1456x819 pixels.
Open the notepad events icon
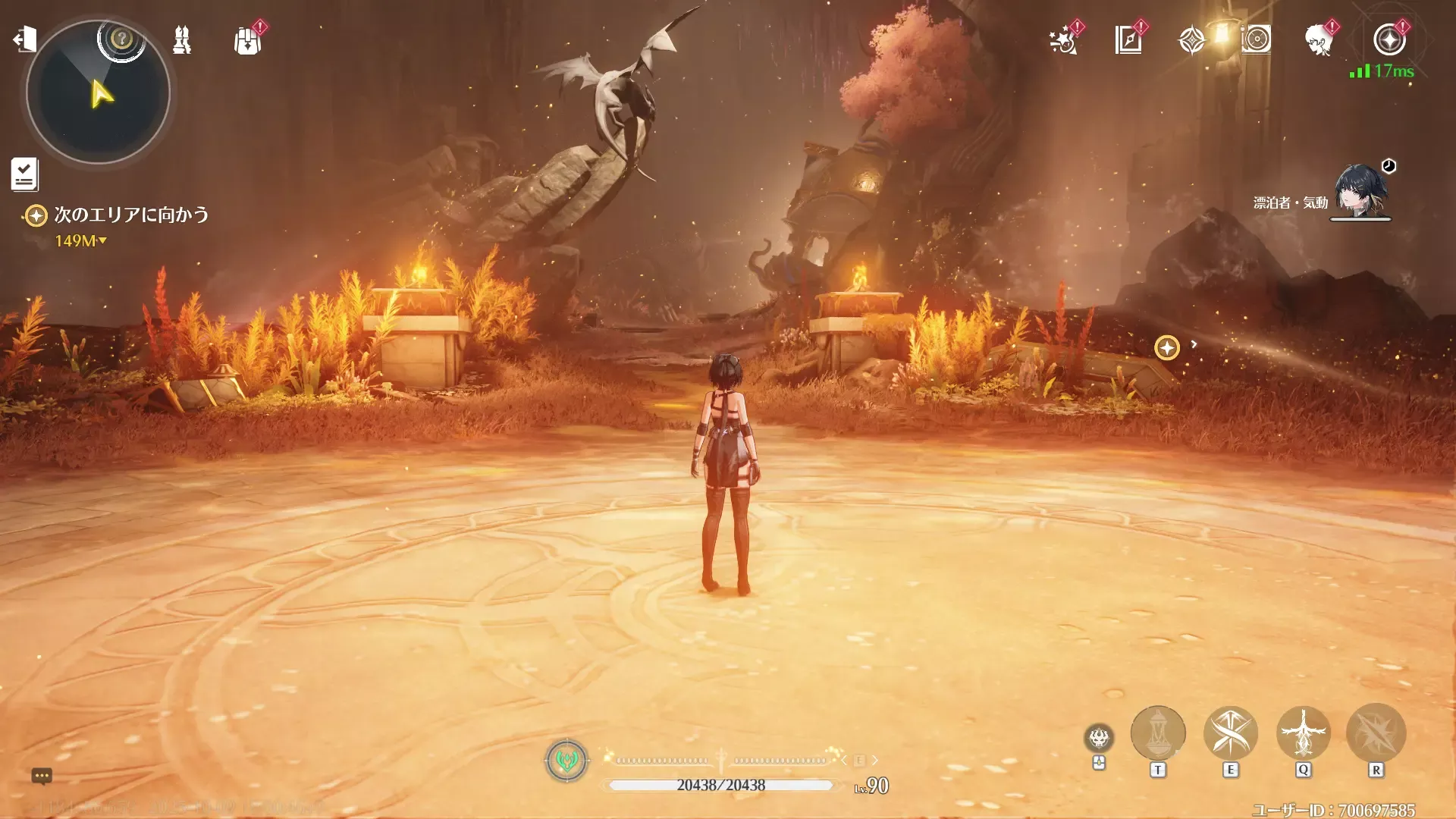tap(1128, 40)
